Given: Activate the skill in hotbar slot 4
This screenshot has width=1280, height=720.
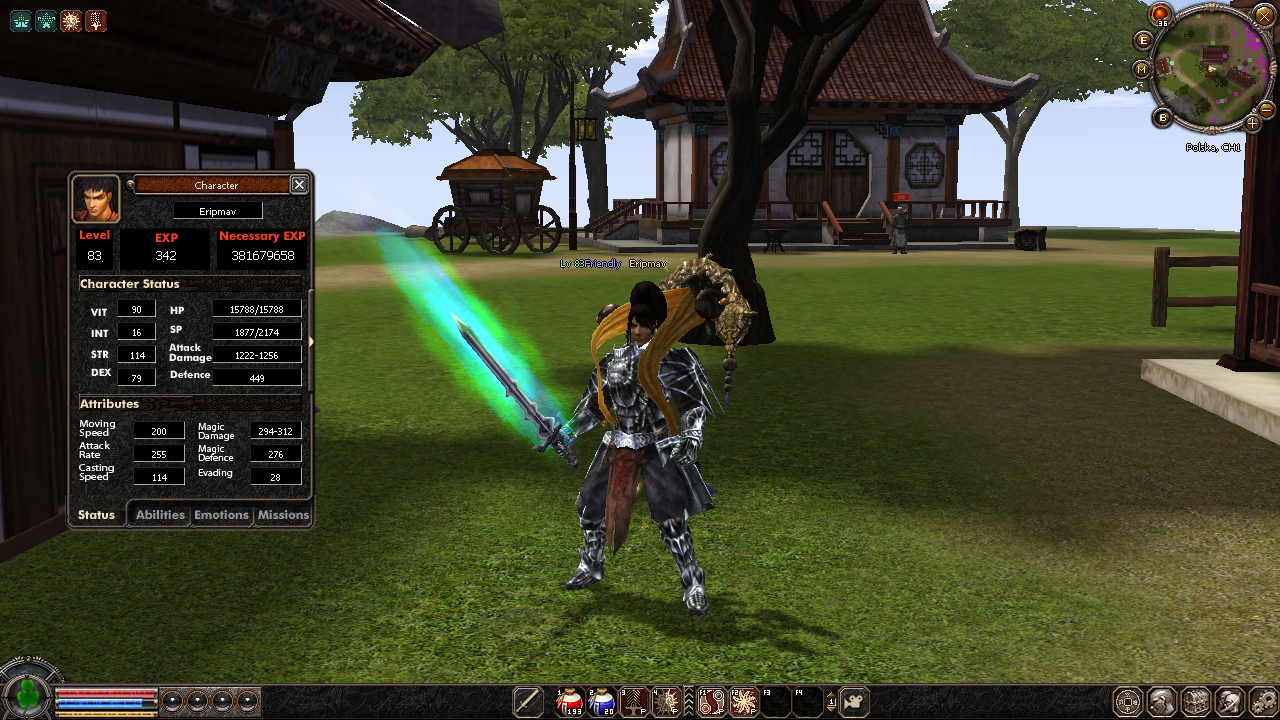Looking at the screenshot, I should [x=667, y=702].
